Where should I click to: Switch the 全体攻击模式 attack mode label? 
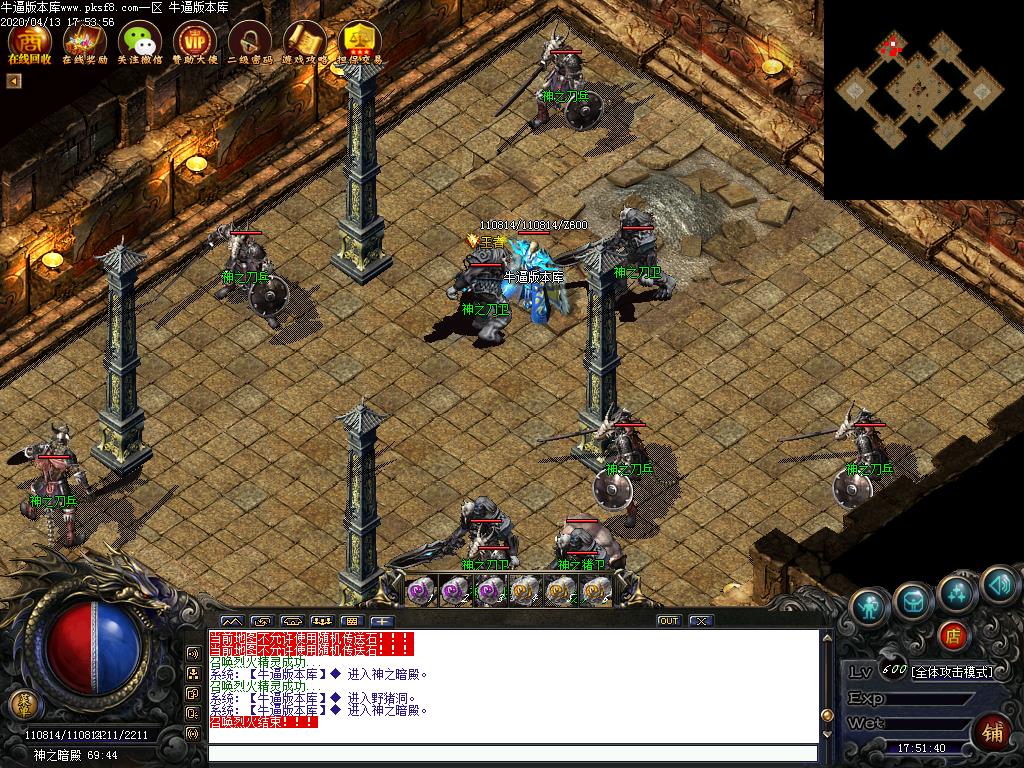click(x=951, y=672)
